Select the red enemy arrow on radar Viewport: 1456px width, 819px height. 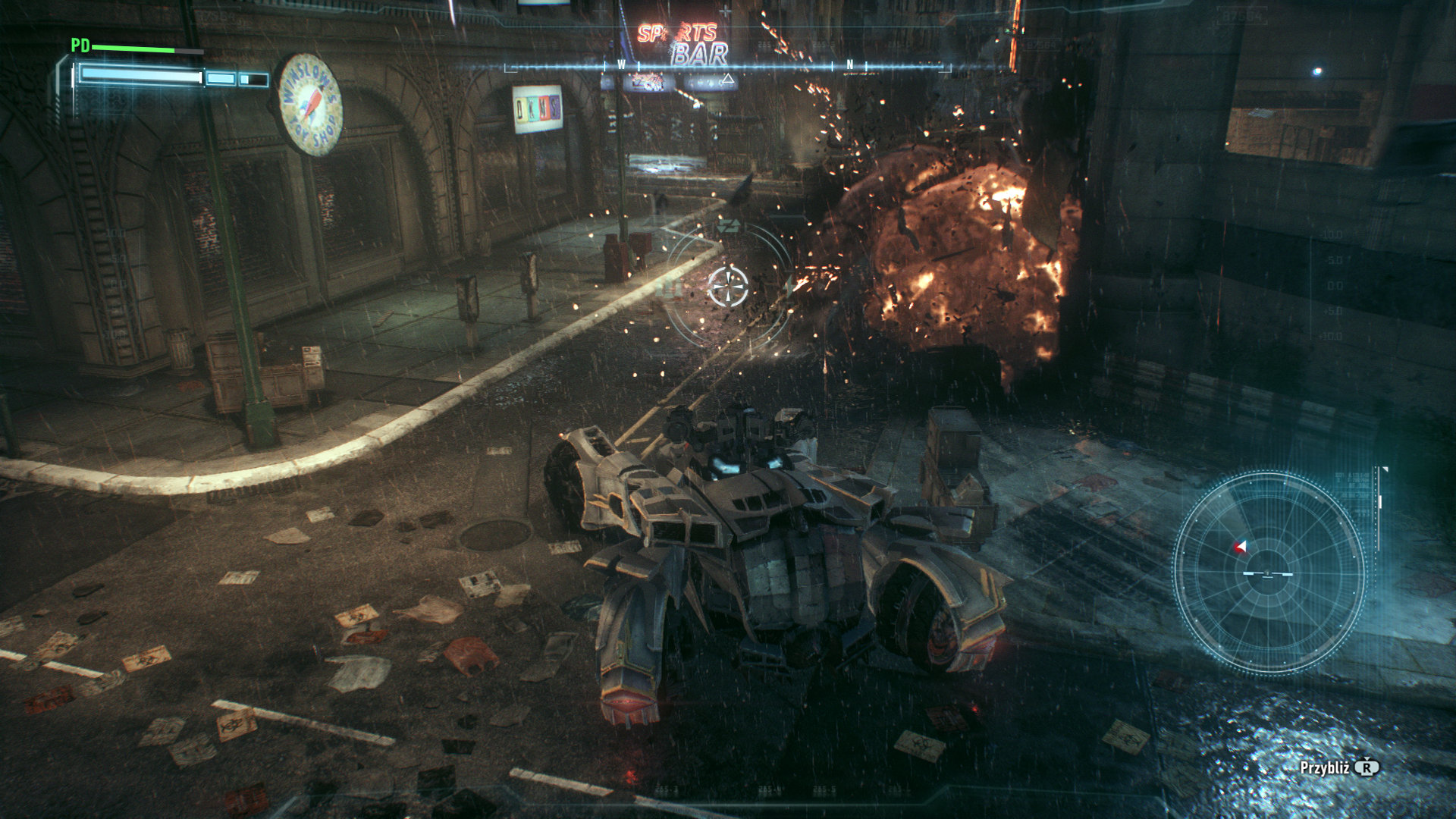[1241, 547]
